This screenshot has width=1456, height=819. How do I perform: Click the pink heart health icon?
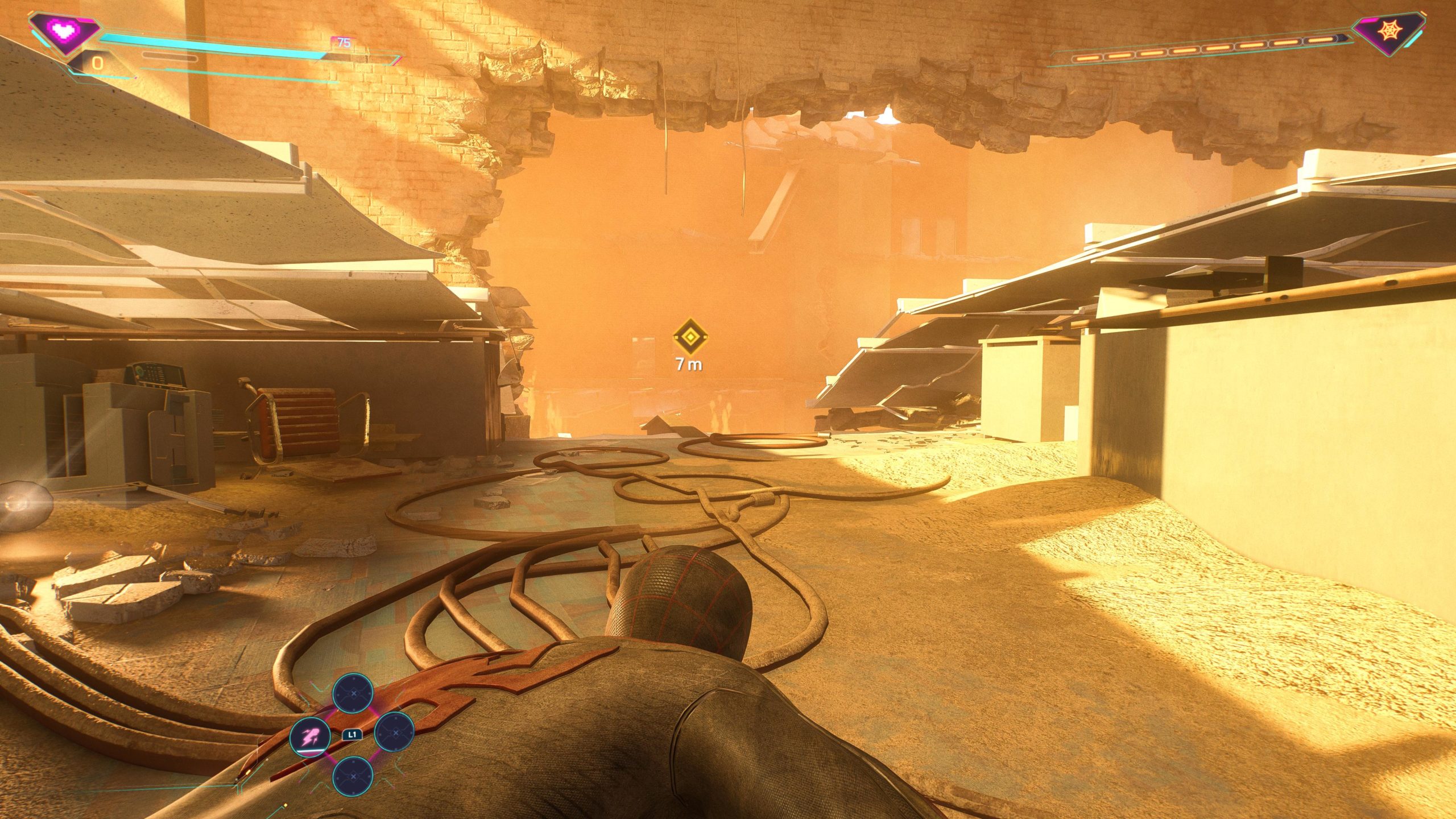pos(65,28)
